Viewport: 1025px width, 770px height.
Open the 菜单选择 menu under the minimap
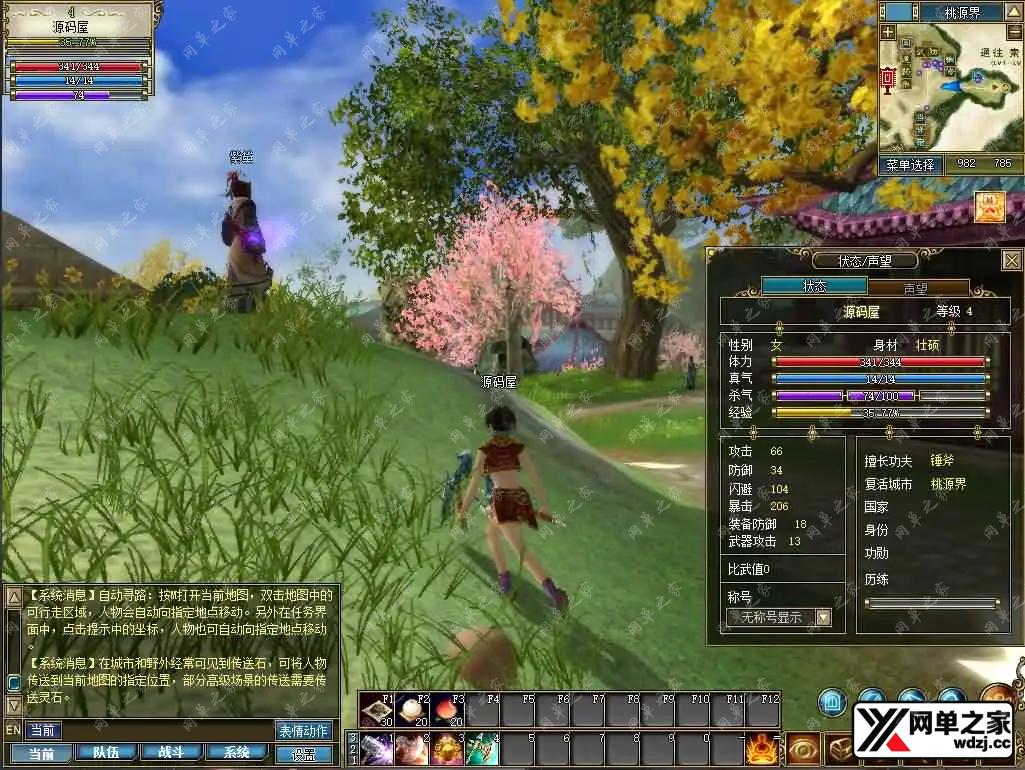(x=910, y=164)
